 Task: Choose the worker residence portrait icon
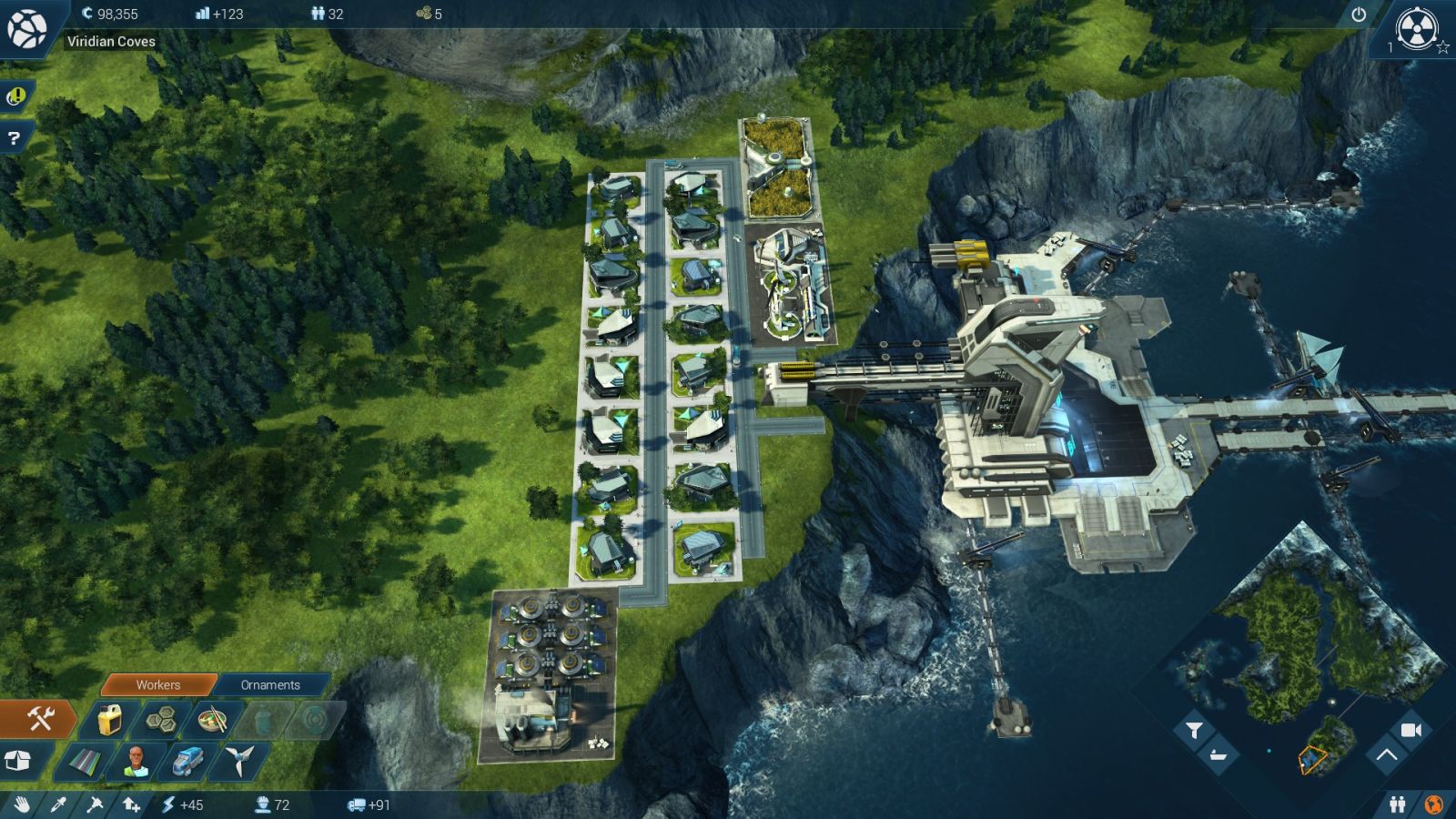pos(136,761)
